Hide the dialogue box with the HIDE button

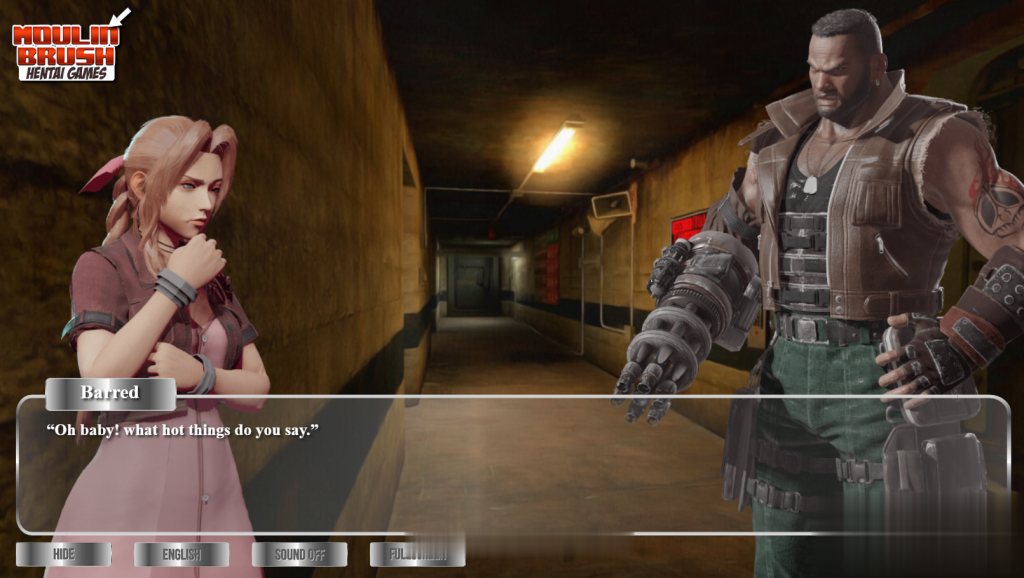(63, 554)
